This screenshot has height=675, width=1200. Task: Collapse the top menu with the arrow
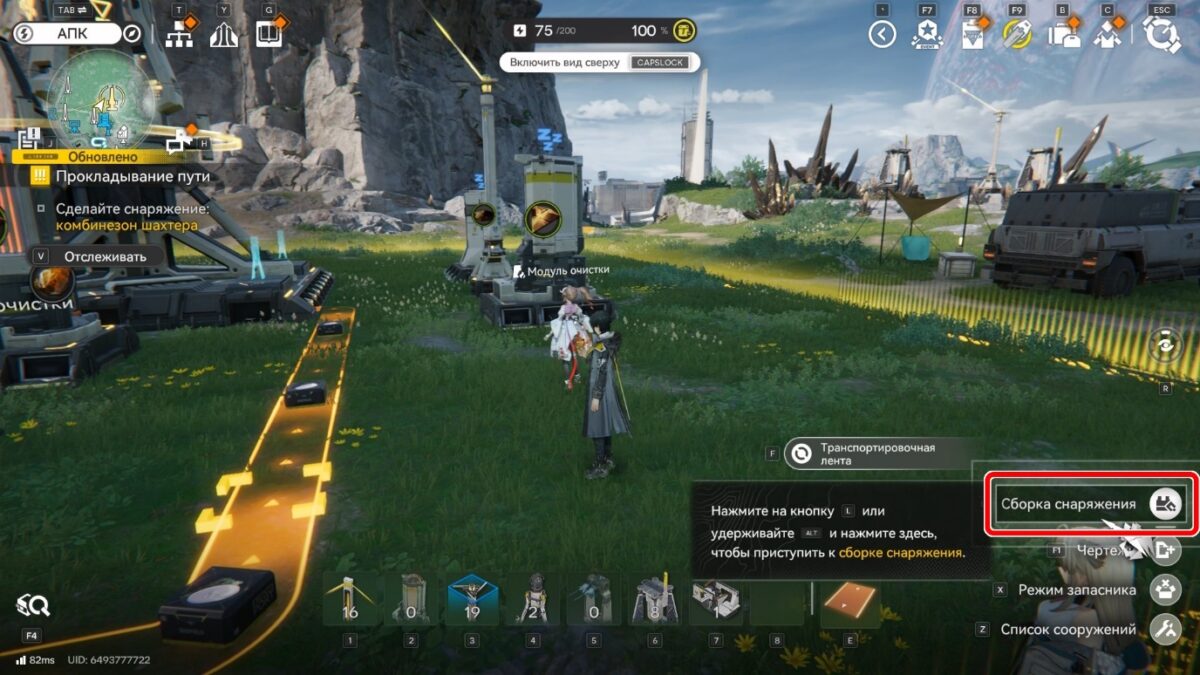coord(881,35)
